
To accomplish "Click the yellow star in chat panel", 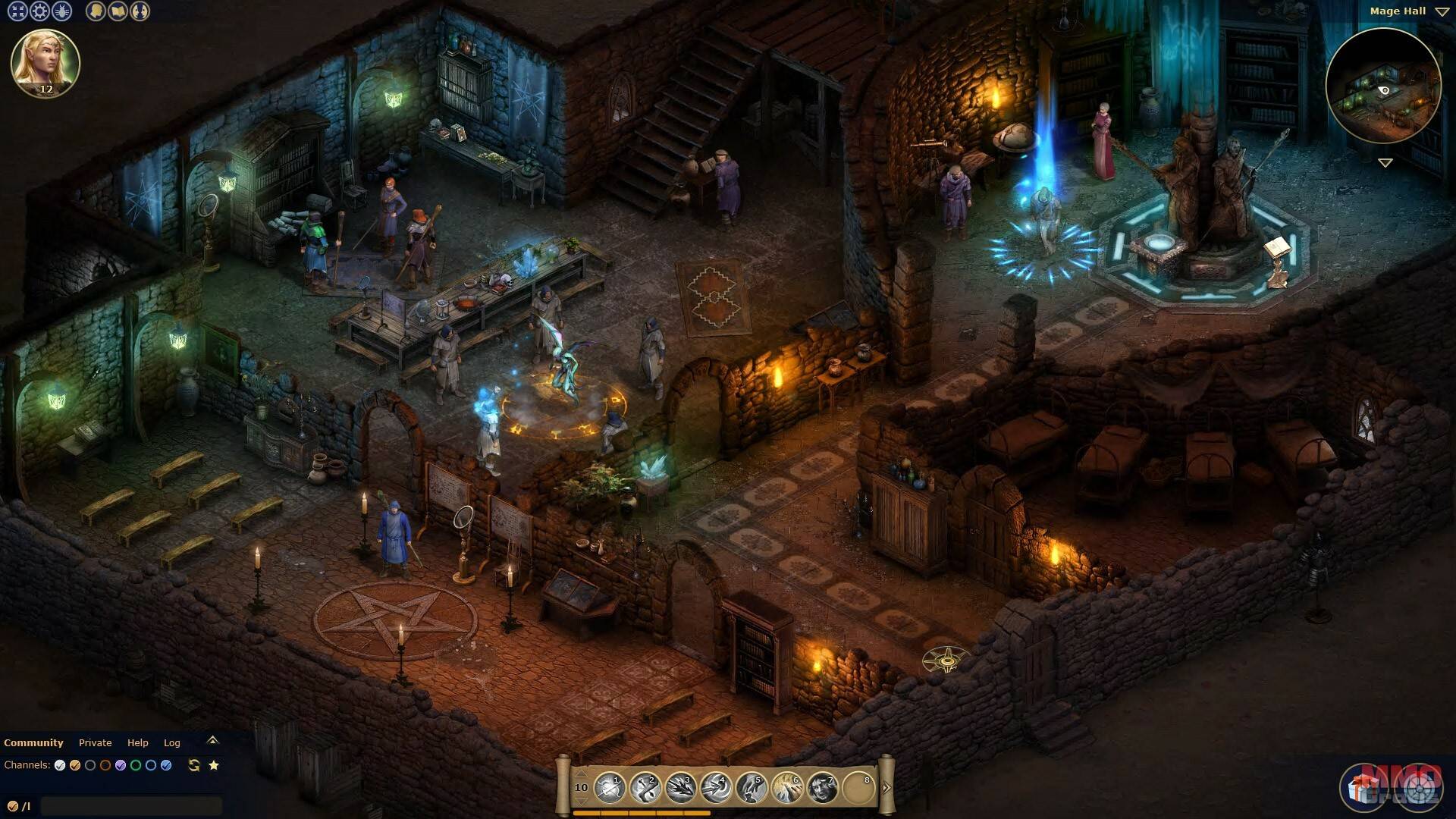I will 214,766.
